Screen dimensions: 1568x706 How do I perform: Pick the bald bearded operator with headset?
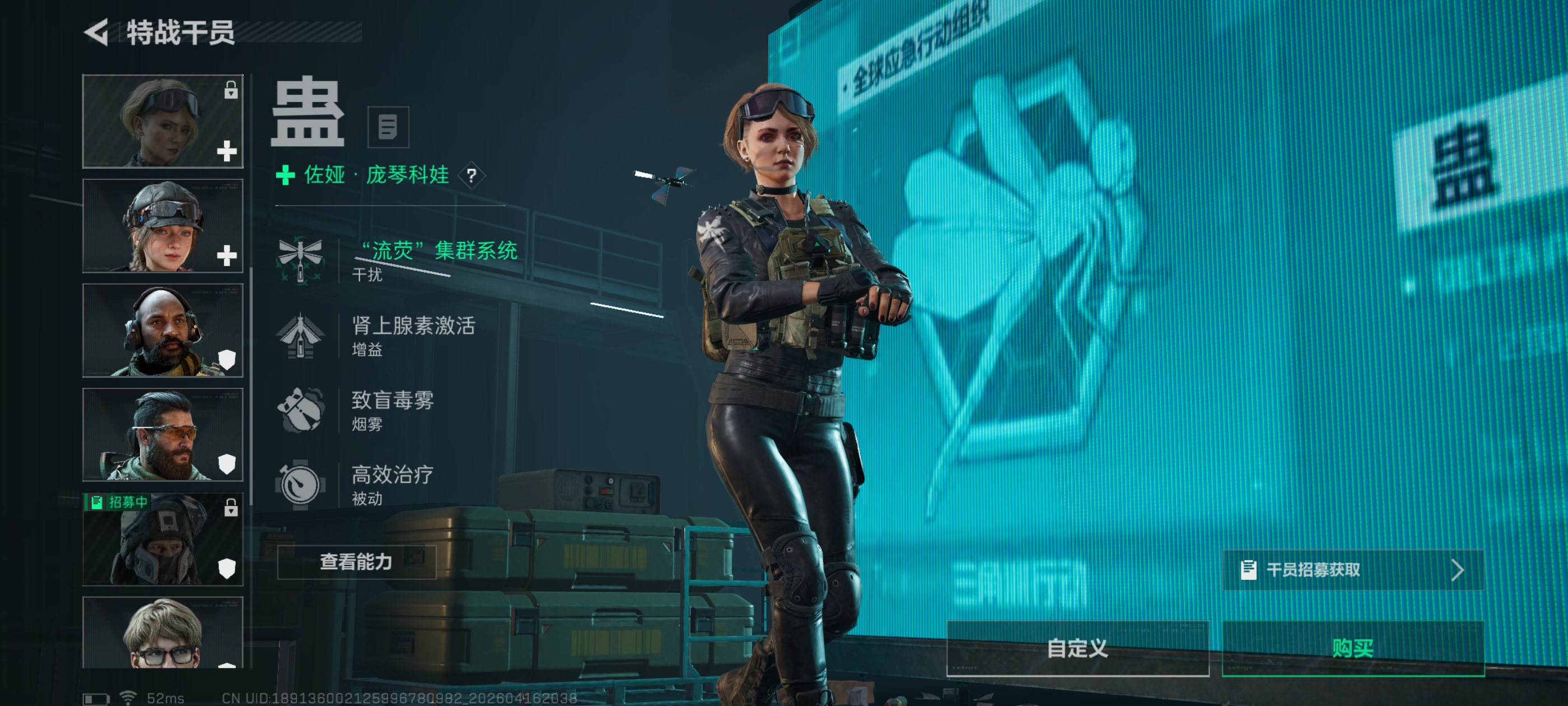(162, 331)
